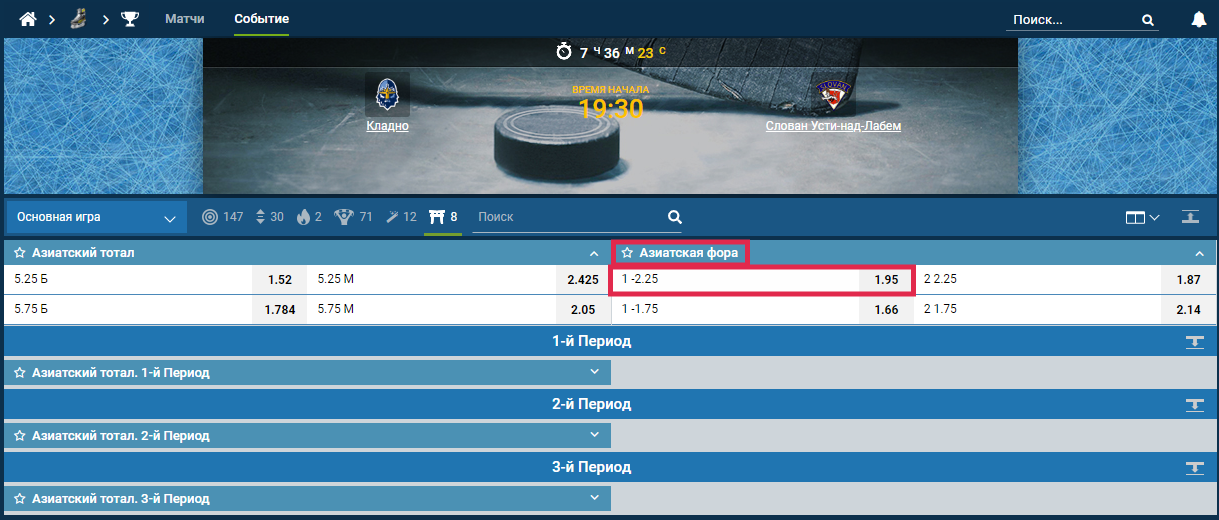Open the Кладно team link
This screenshot has width=1219, height=520.
pos(387,126)
